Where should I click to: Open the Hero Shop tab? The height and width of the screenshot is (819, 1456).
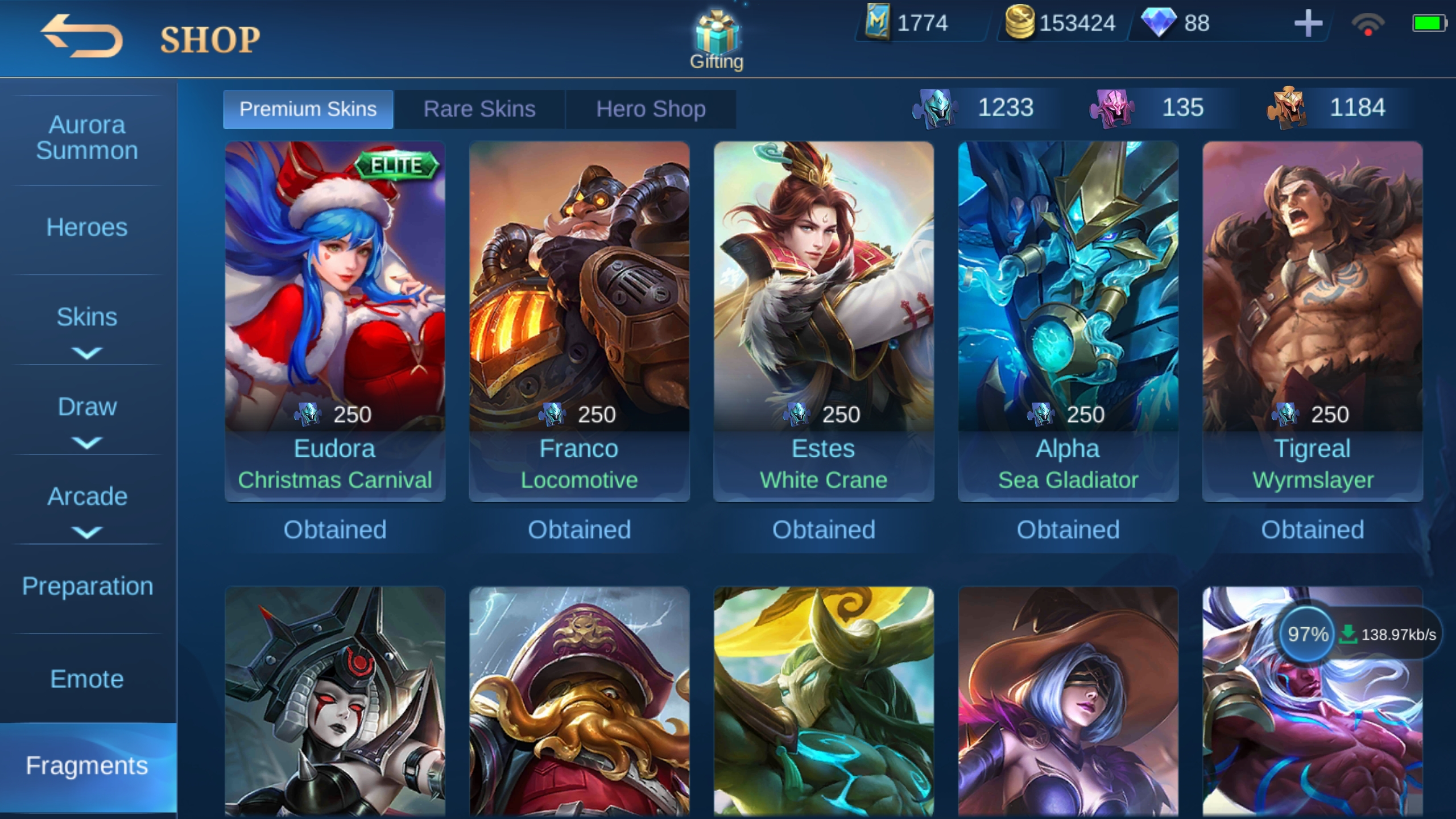(x=651, y=109)
